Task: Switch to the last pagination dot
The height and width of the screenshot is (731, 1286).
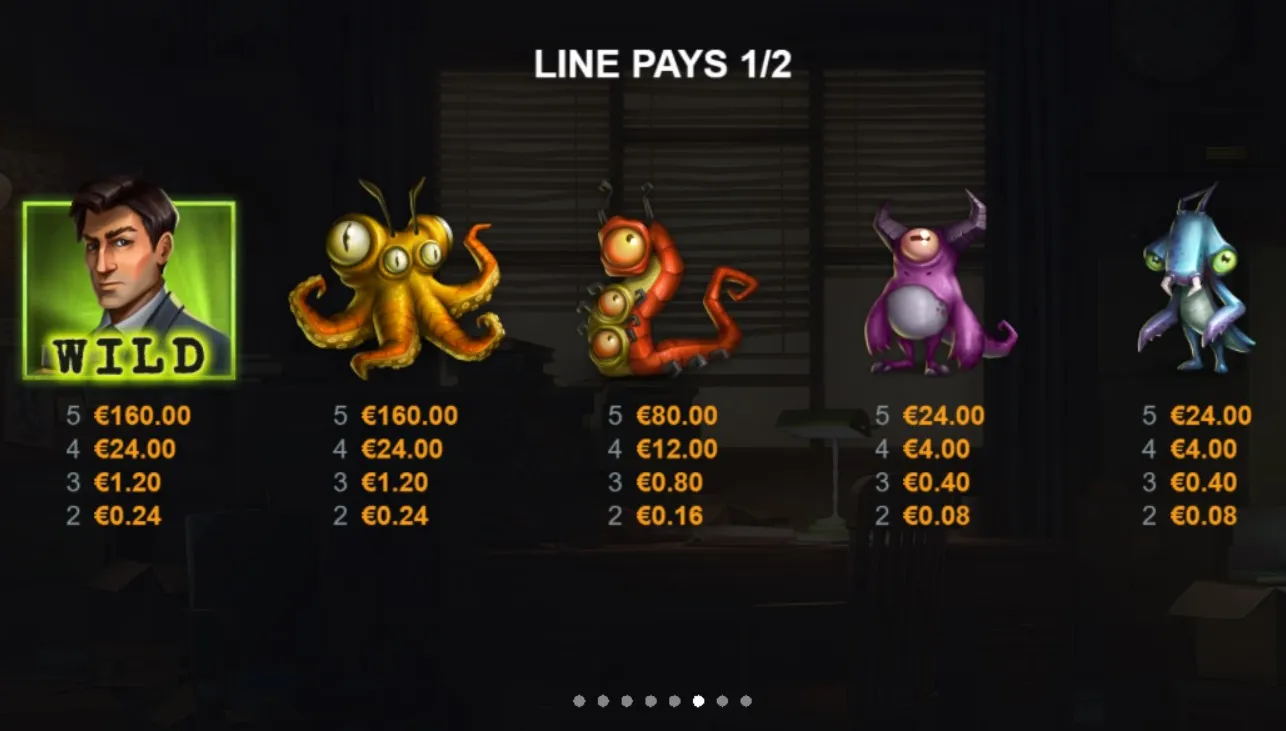Action: [745, 700]
